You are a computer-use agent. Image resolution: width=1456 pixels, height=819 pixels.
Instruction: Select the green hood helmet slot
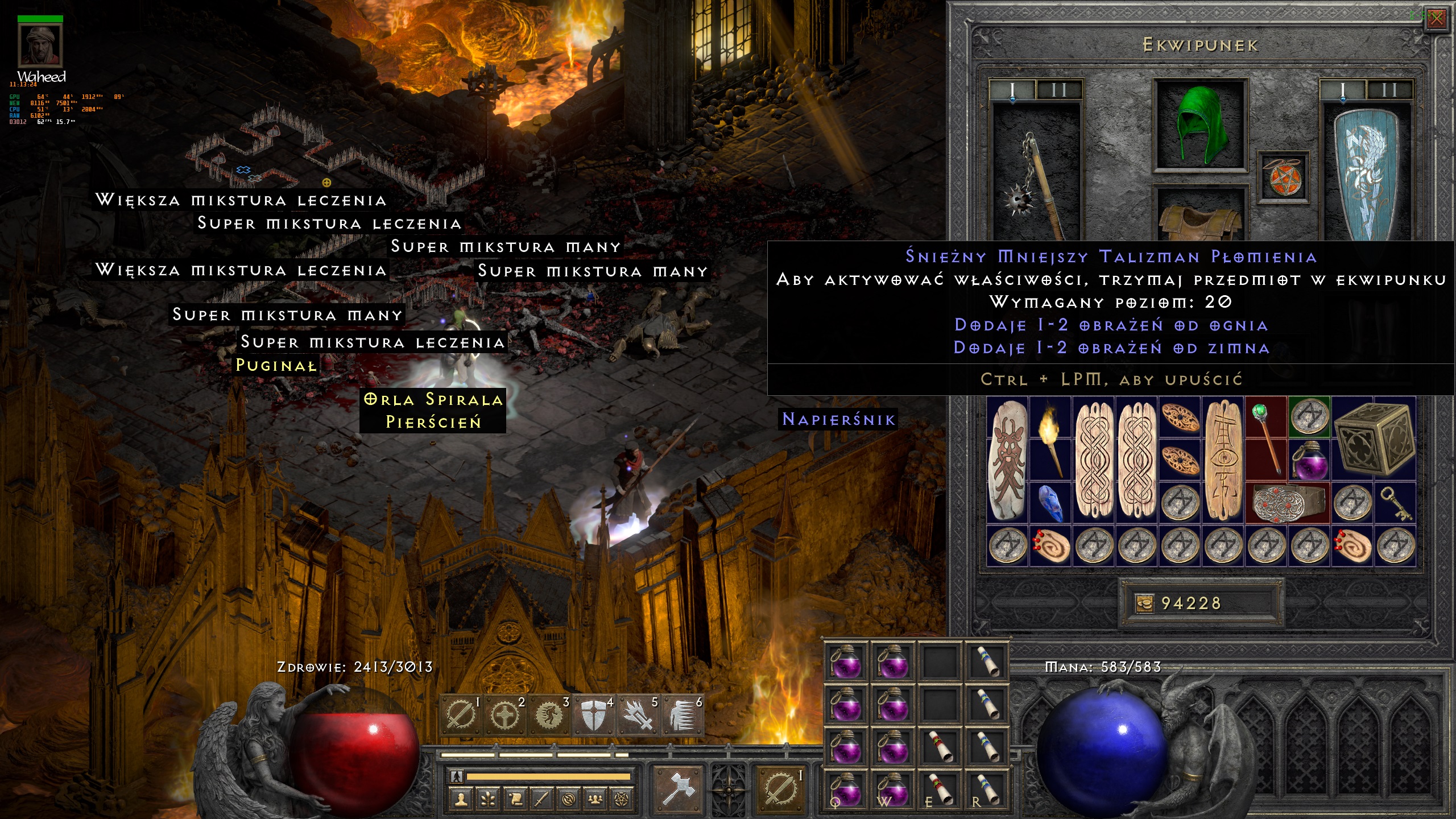point(1200,125)
